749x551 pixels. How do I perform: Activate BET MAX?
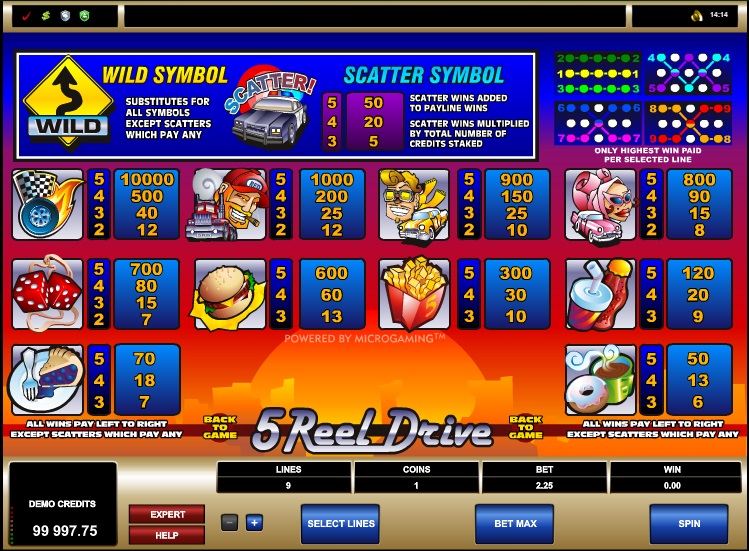point(514,523)
